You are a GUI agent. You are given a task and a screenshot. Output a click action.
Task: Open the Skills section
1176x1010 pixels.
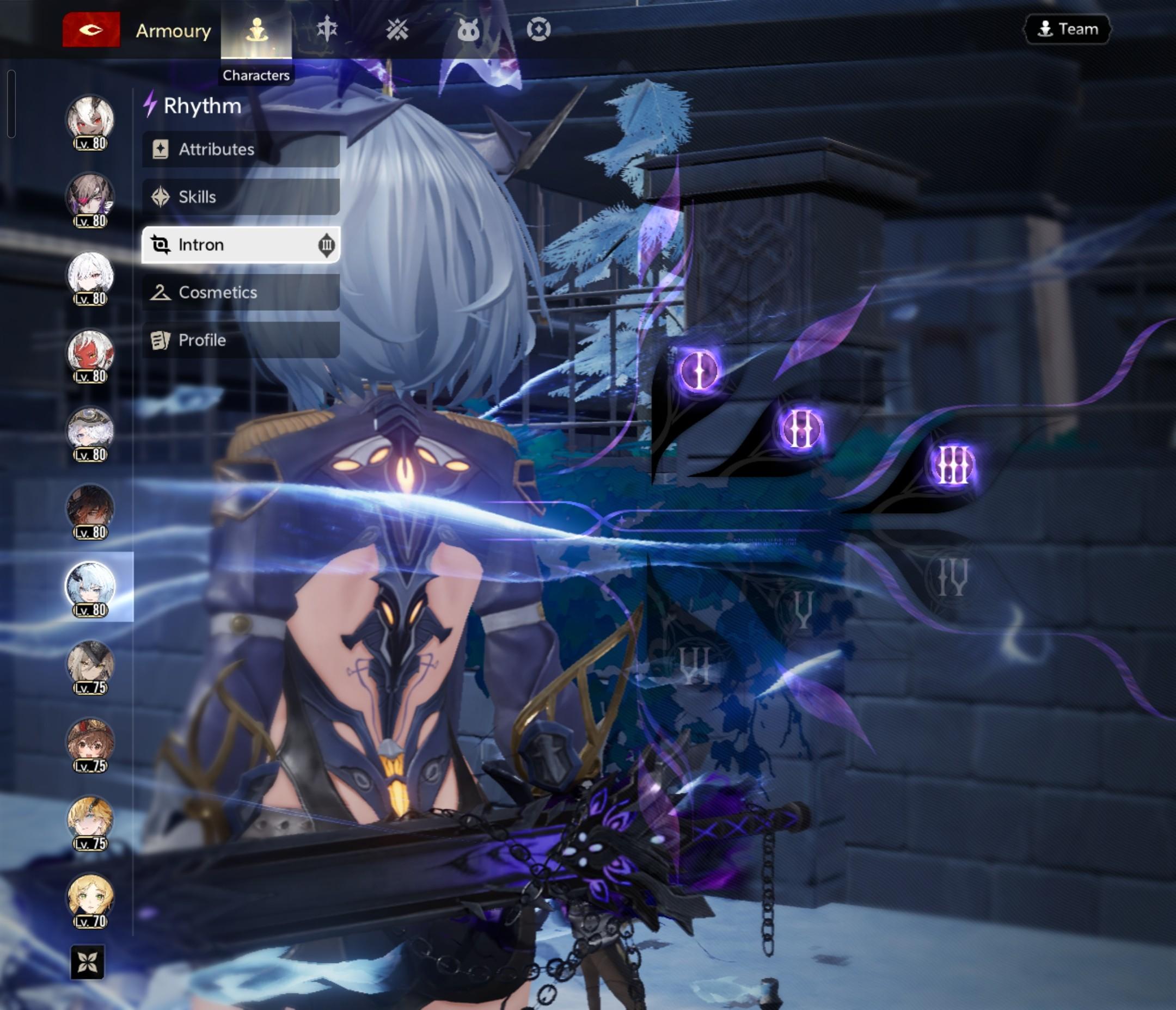coord(241,197)
